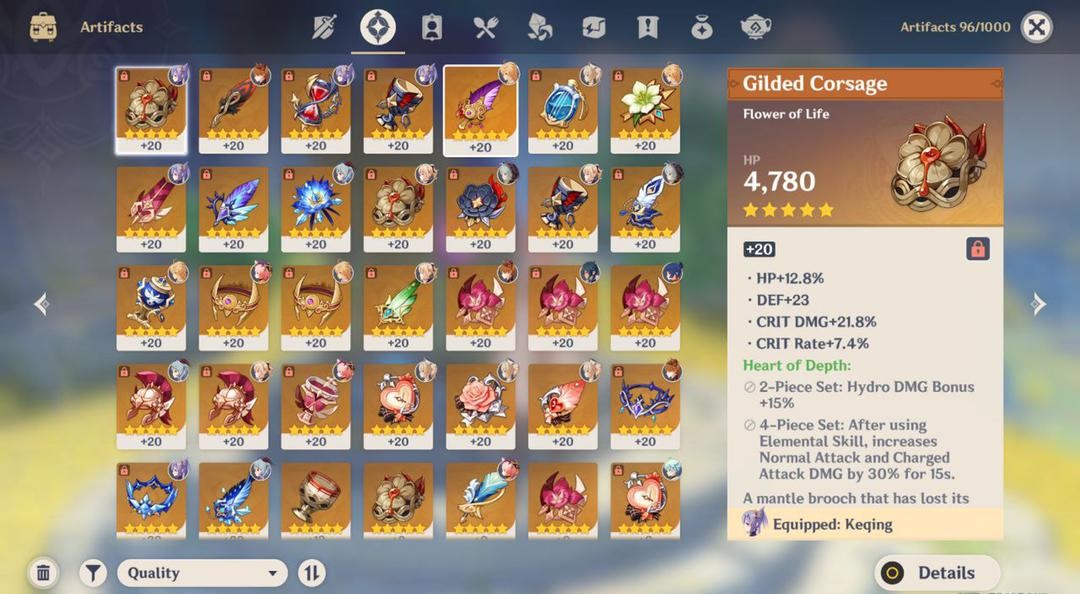This screenshot has width=1080, height=594.
Task: Switch to the Gadgets tab
Action: point(594,27)
